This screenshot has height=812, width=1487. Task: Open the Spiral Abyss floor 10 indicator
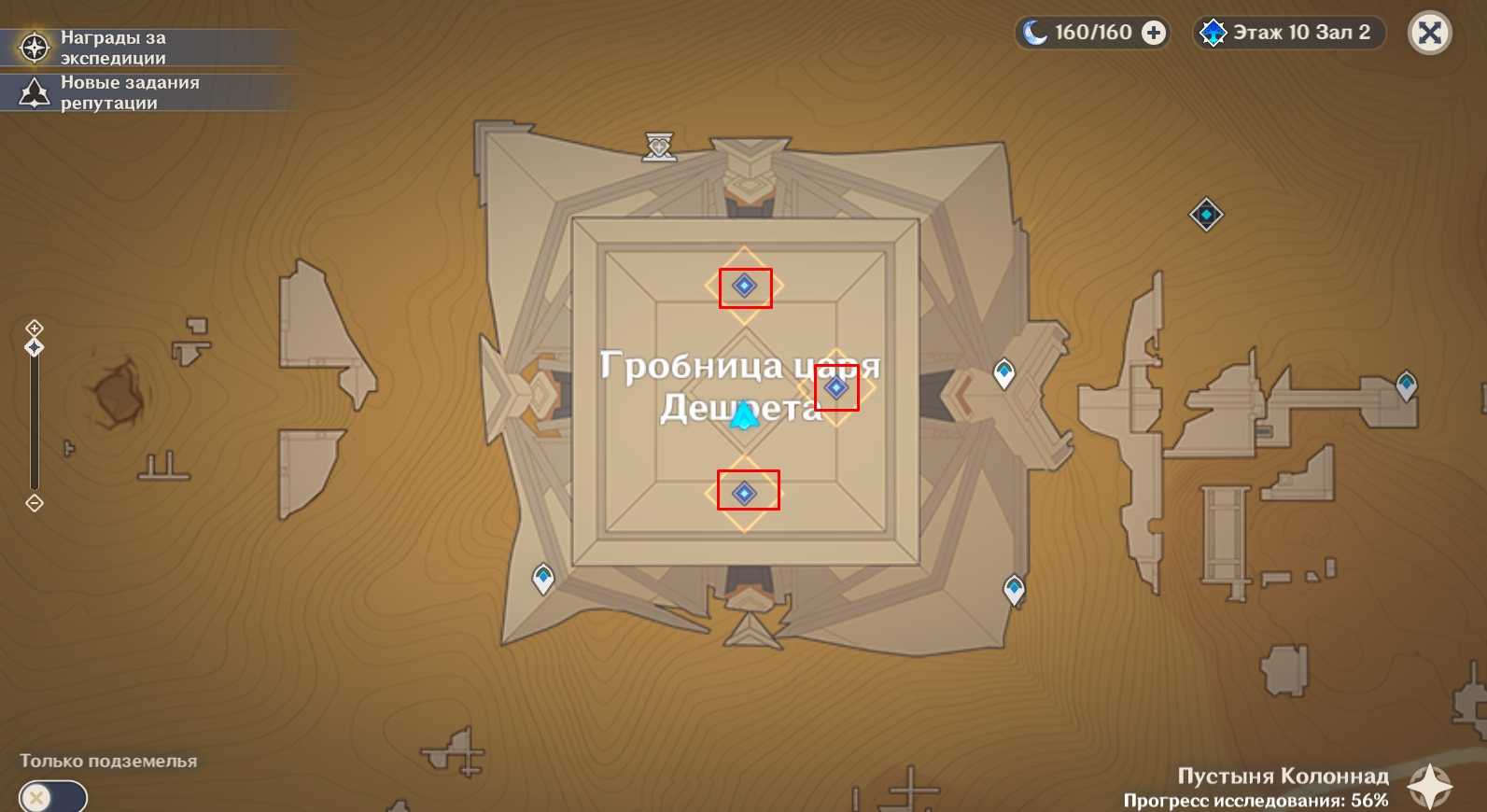pos(1289,33)
